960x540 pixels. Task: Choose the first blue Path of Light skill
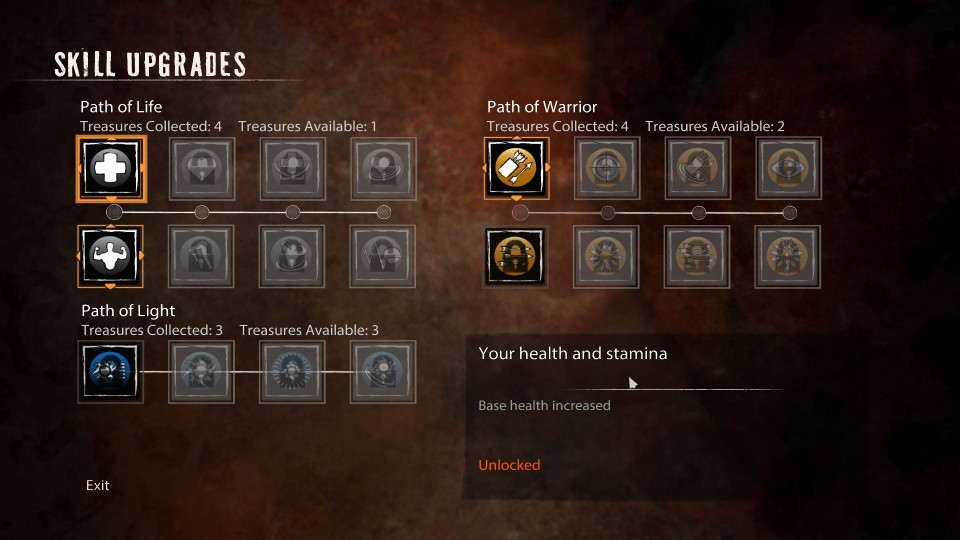111,371
